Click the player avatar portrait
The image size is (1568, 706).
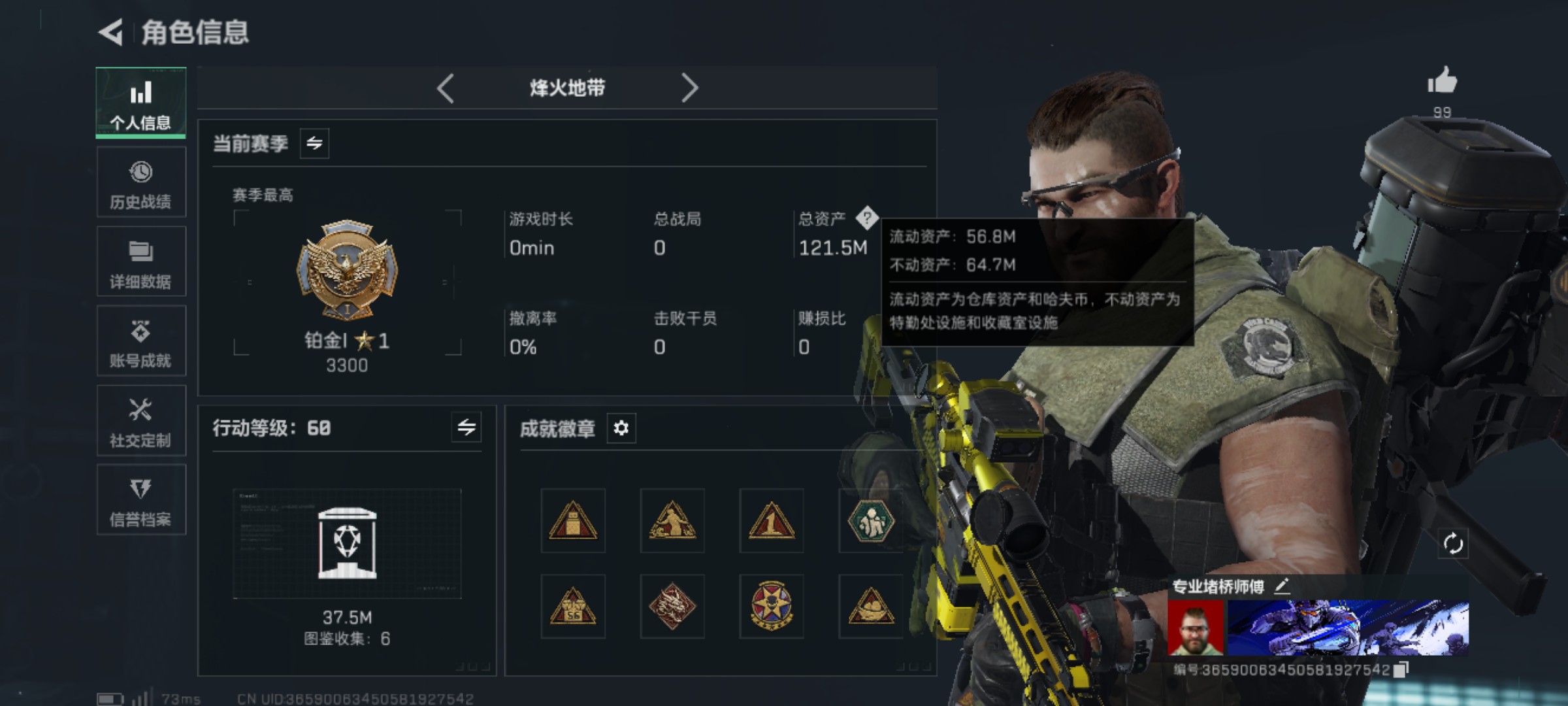1196,628
